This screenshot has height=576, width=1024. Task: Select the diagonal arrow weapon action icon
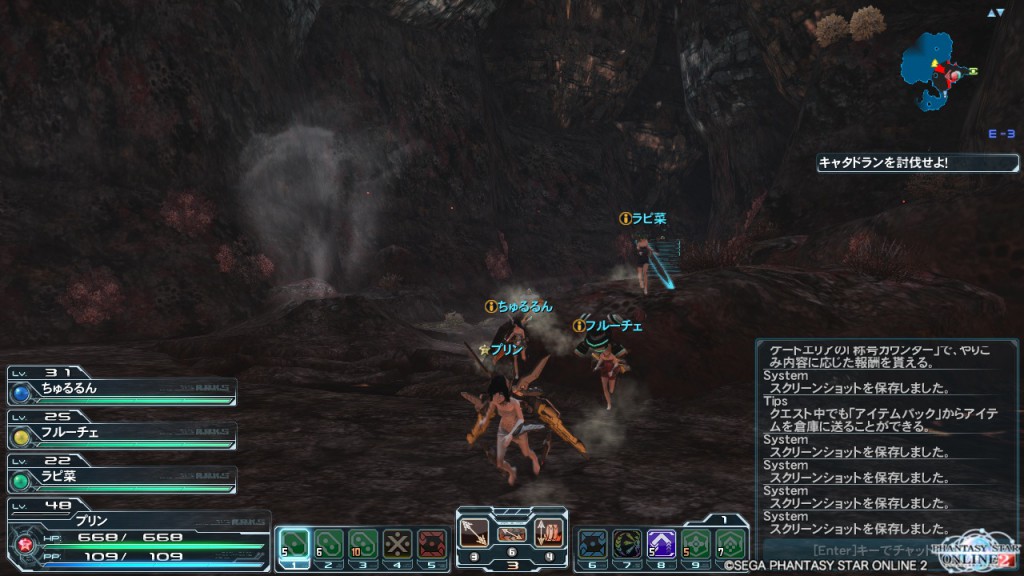pos(474,533)
